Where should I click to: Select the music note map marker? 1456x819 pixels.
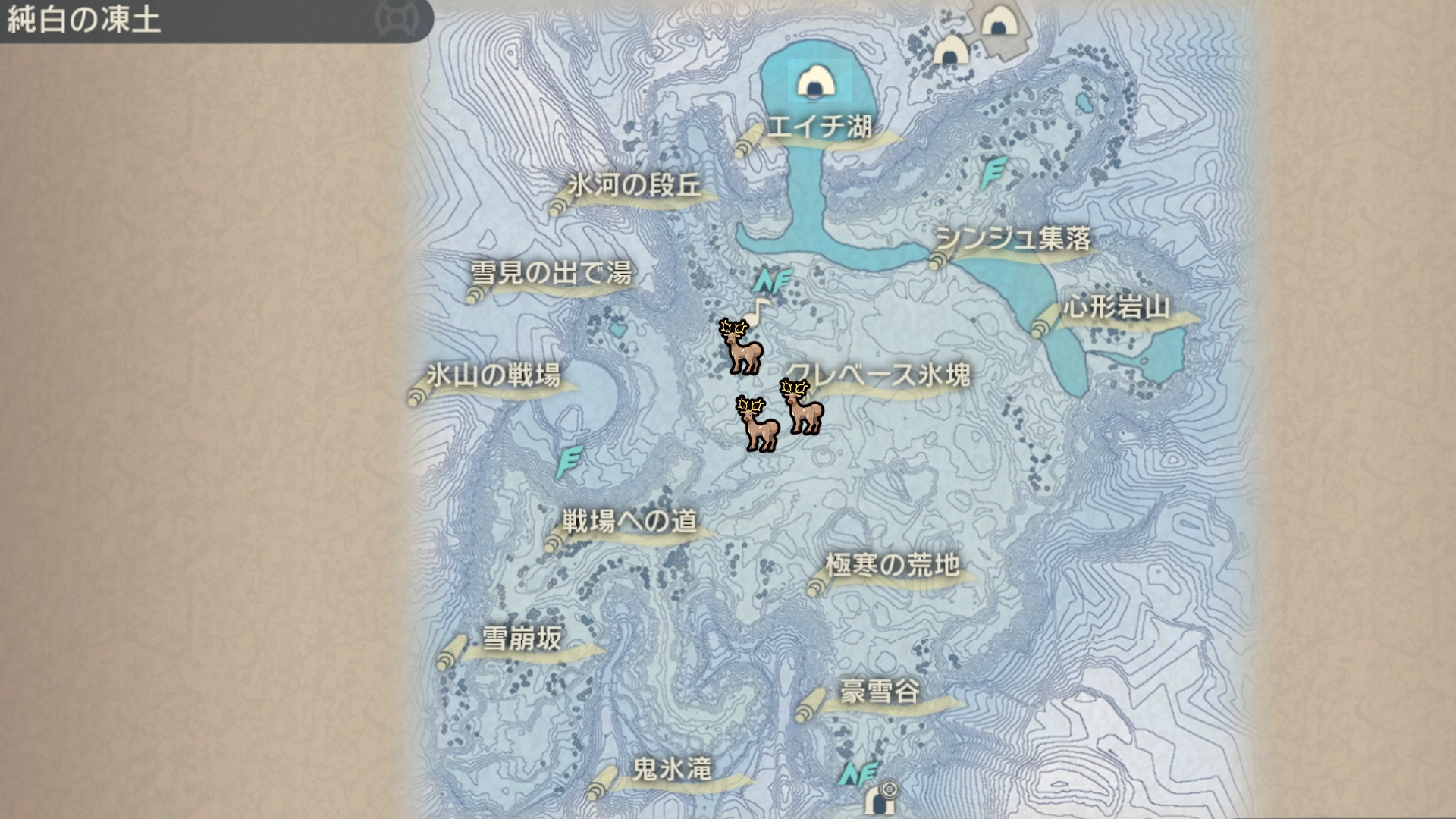(x=758, y=309)
